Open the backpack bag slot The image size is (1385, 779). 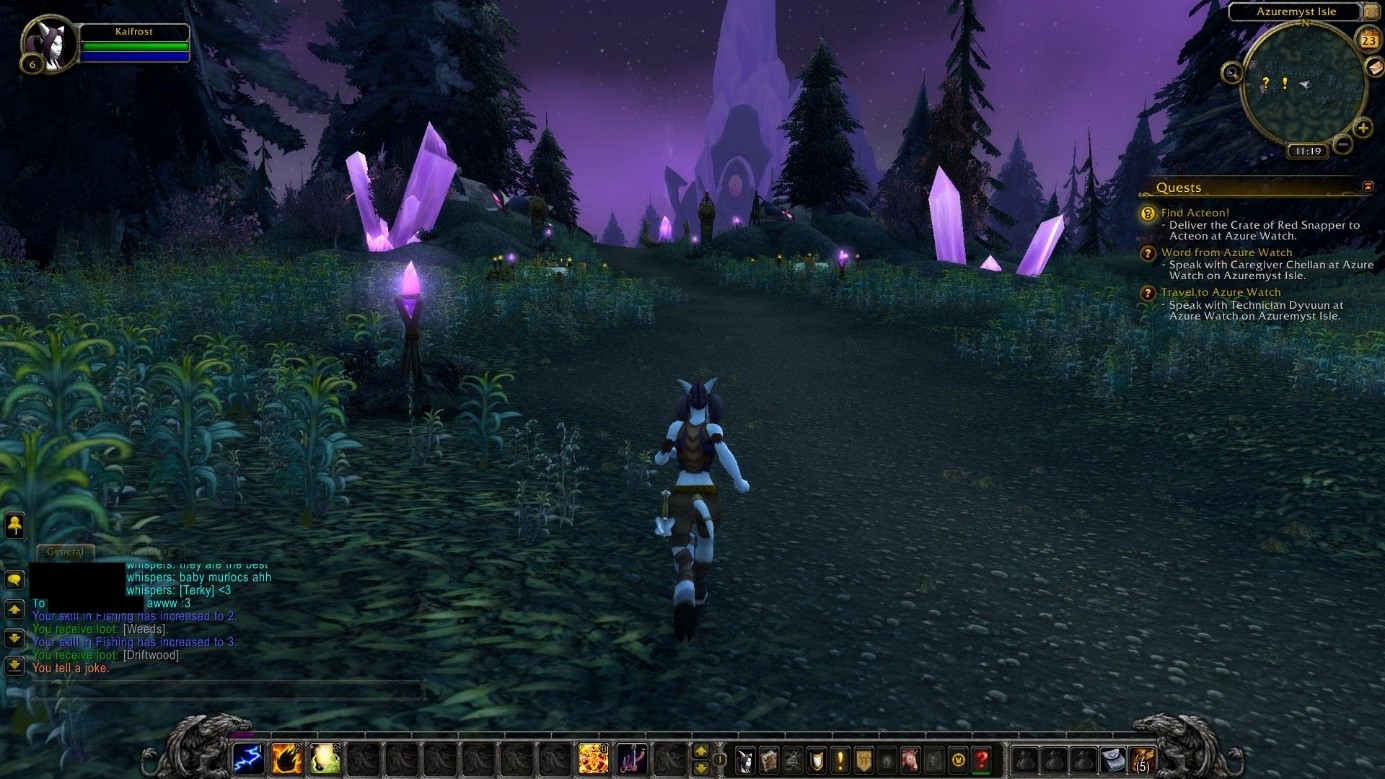tap(1141, 760)
